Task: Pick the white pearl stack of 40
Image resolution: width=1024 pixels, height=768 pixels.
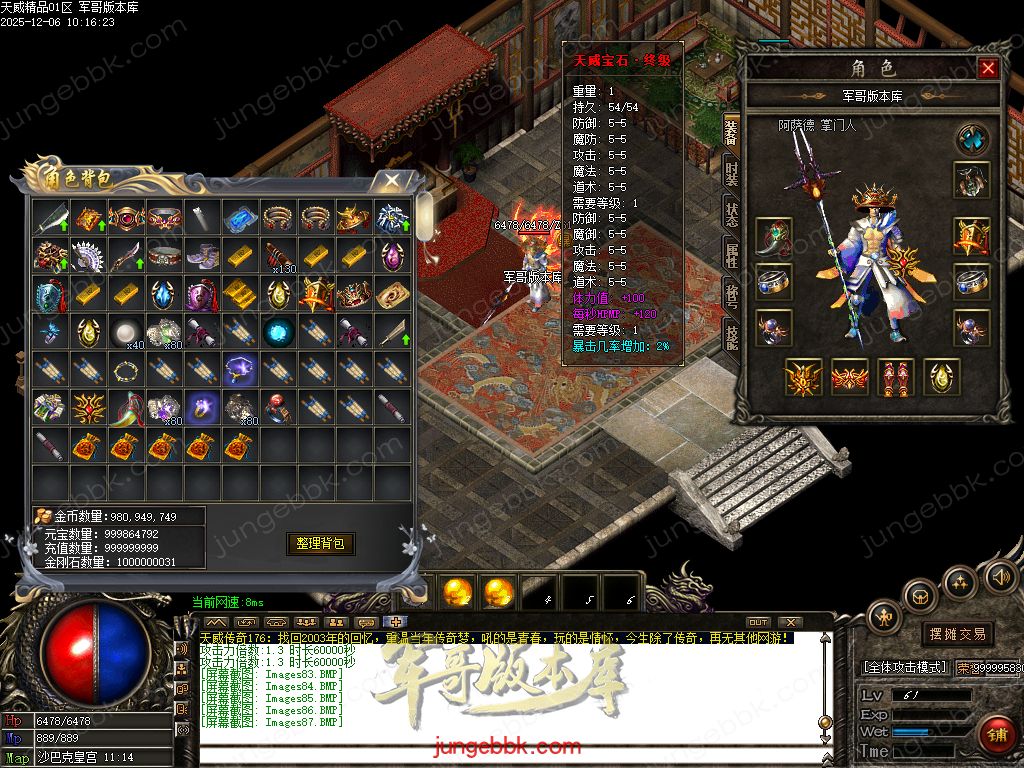Action: pyautogui.click(x=124, y=332)
